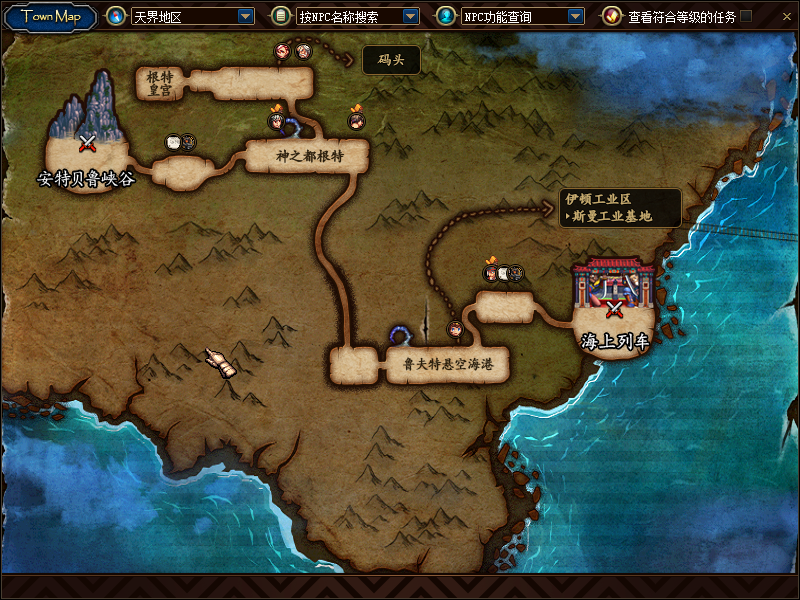800x600 pixels.
Task: Select the 海上列车 dungeon marker
Action: [615, 308]
